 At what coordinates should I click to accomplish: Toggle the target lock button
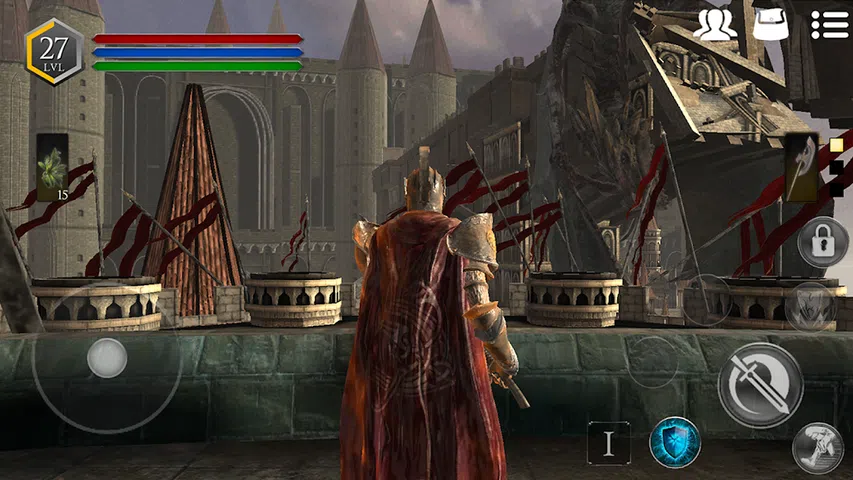(x=822, y=241)
